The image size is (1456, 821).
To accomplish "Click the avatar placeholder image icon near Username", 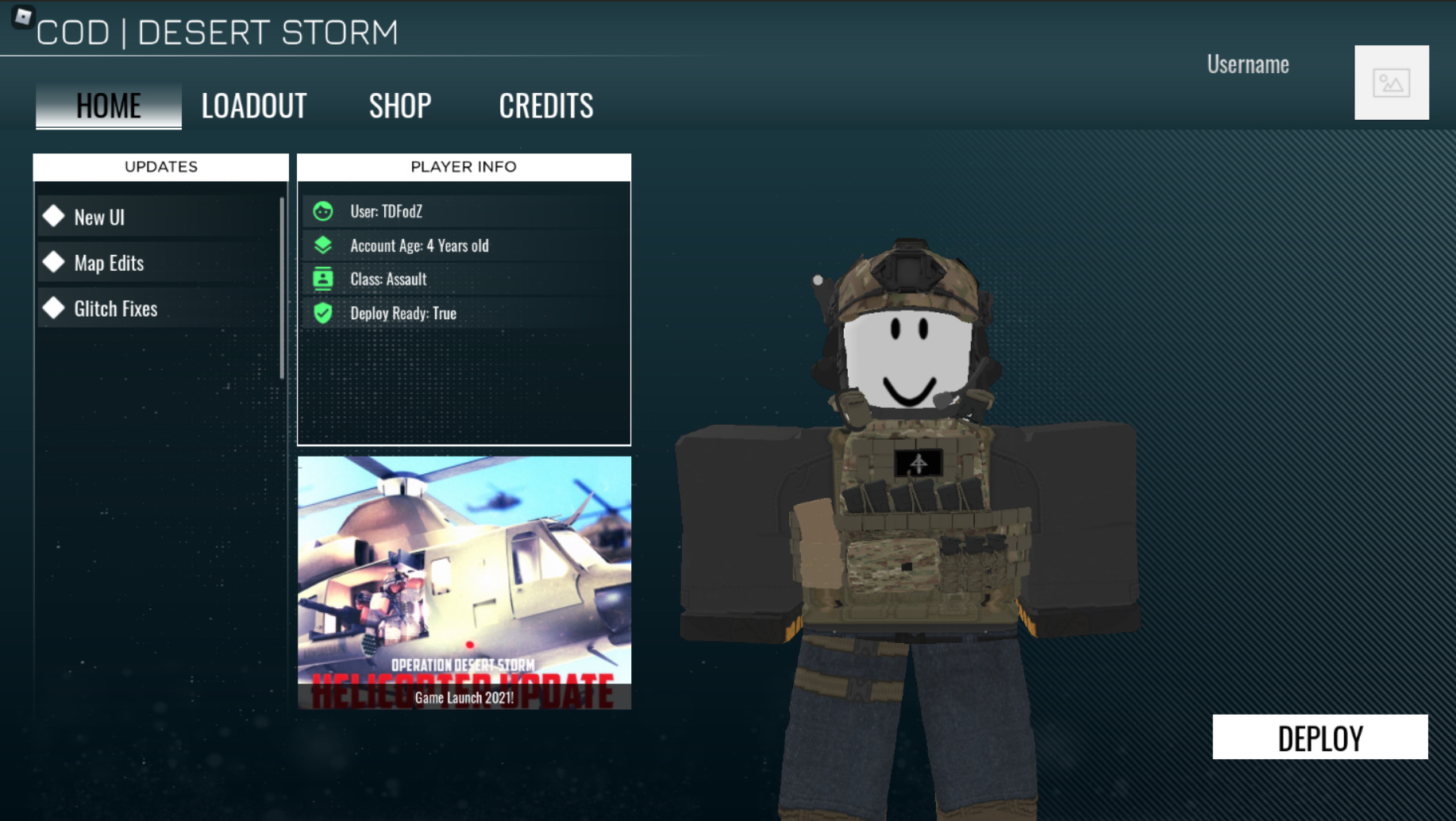I will tap(1392, 82).
